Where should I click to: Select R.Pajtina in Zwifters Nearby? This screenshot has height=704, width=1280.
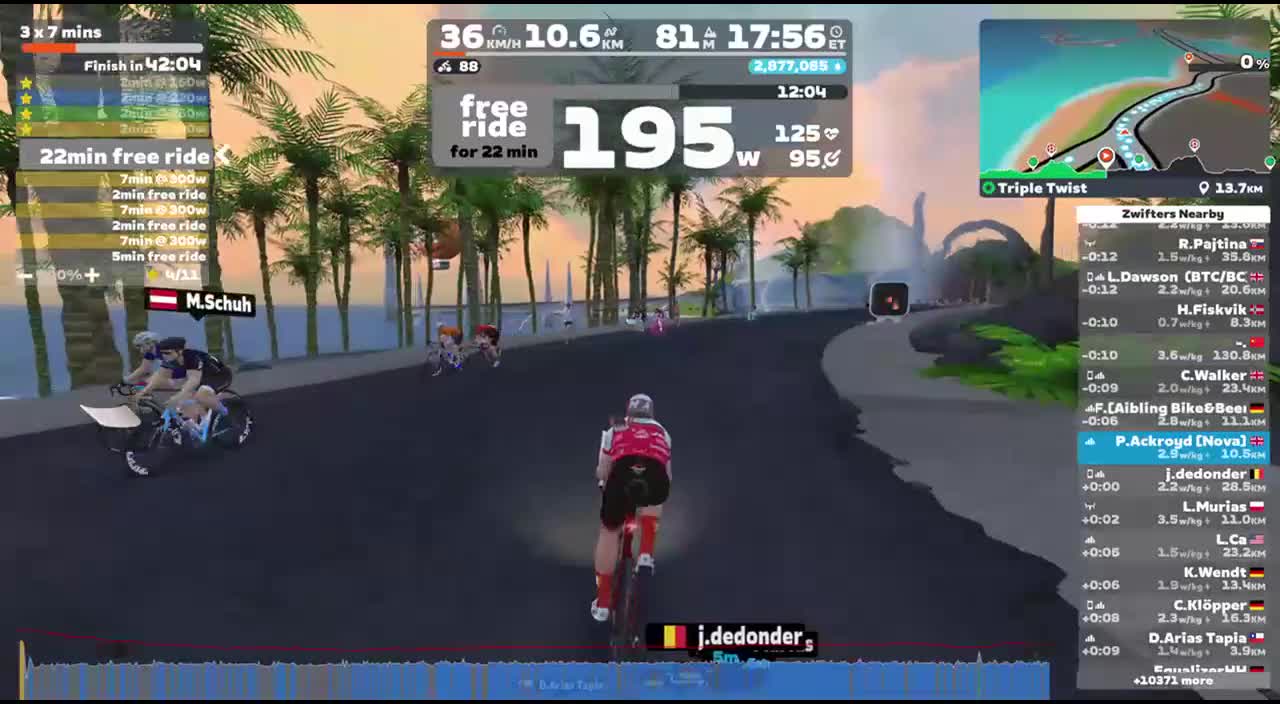(1173, 249)
